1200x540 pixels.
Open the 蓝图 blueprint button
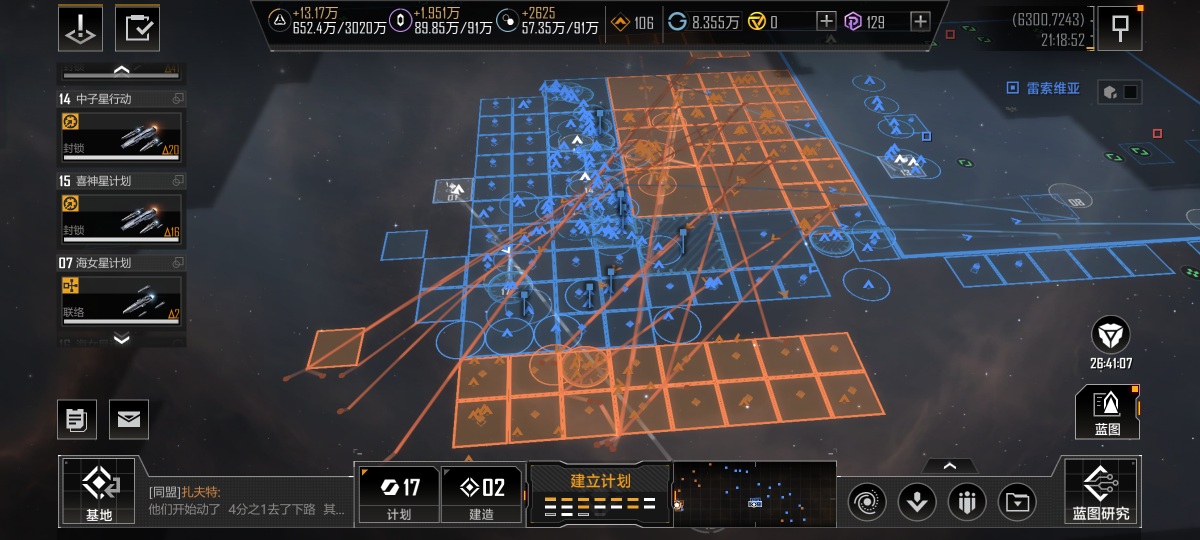[x=1107, y=412]
